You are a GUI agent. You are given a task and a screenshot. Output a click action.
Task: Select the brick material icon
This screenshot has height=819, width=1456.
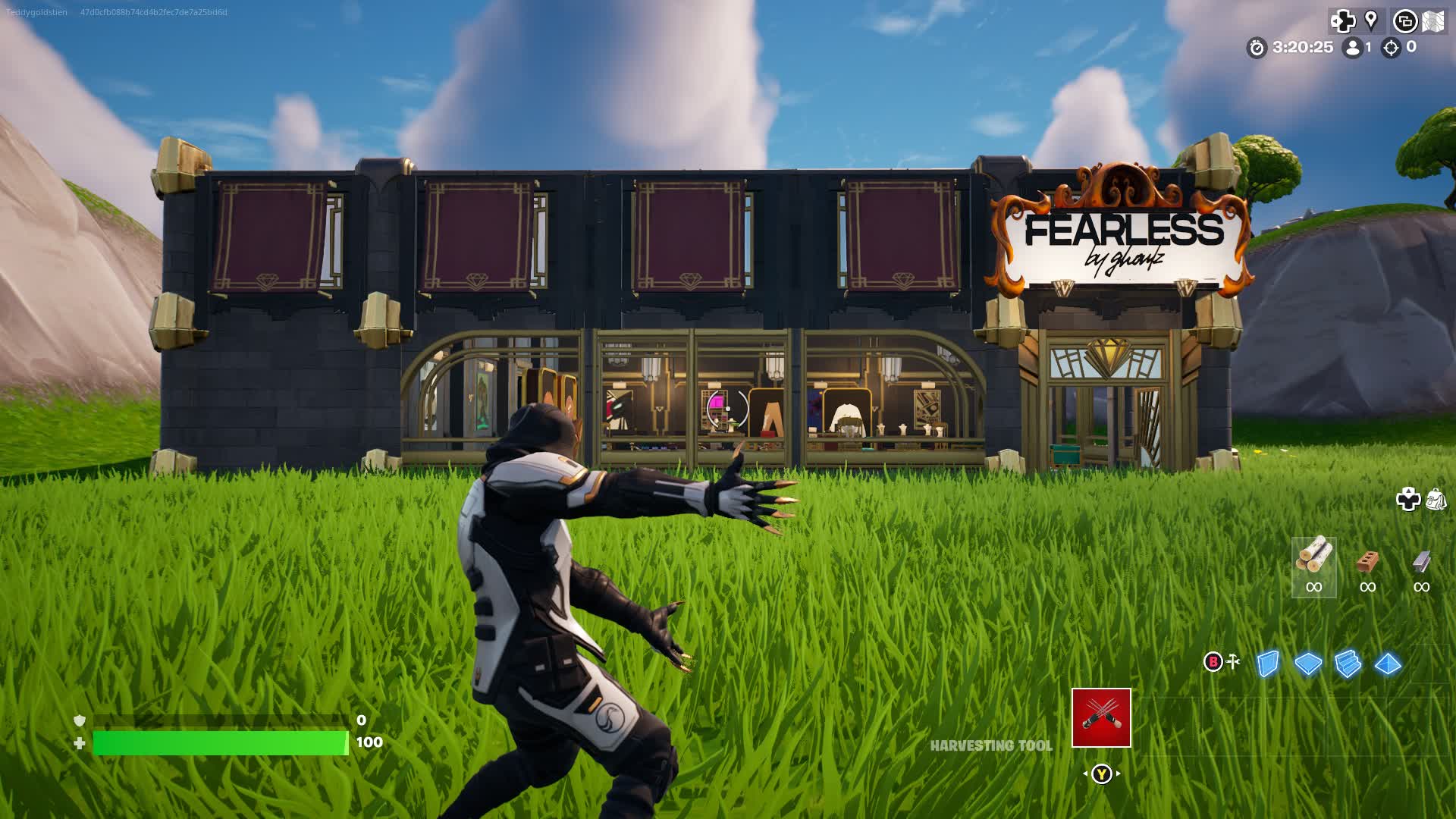pyautogui.click(x=1369, y=561)
